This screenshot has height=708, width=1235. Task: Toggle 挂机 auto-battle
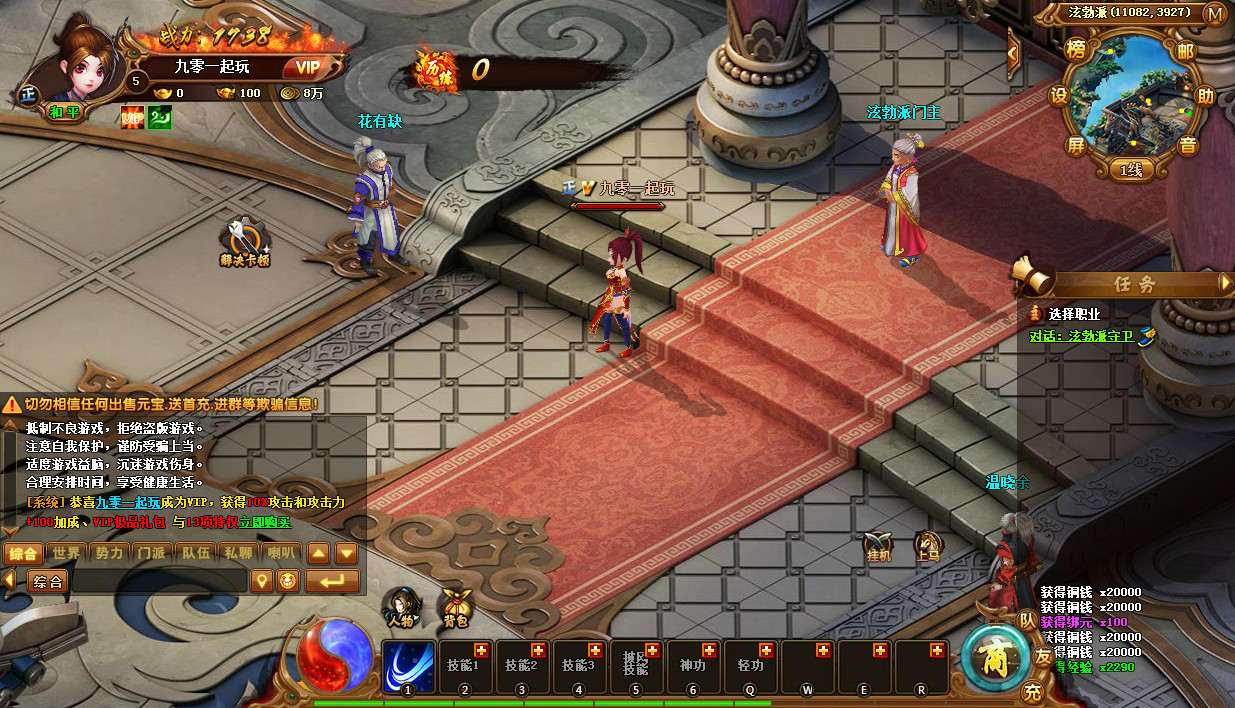point(878,546)
